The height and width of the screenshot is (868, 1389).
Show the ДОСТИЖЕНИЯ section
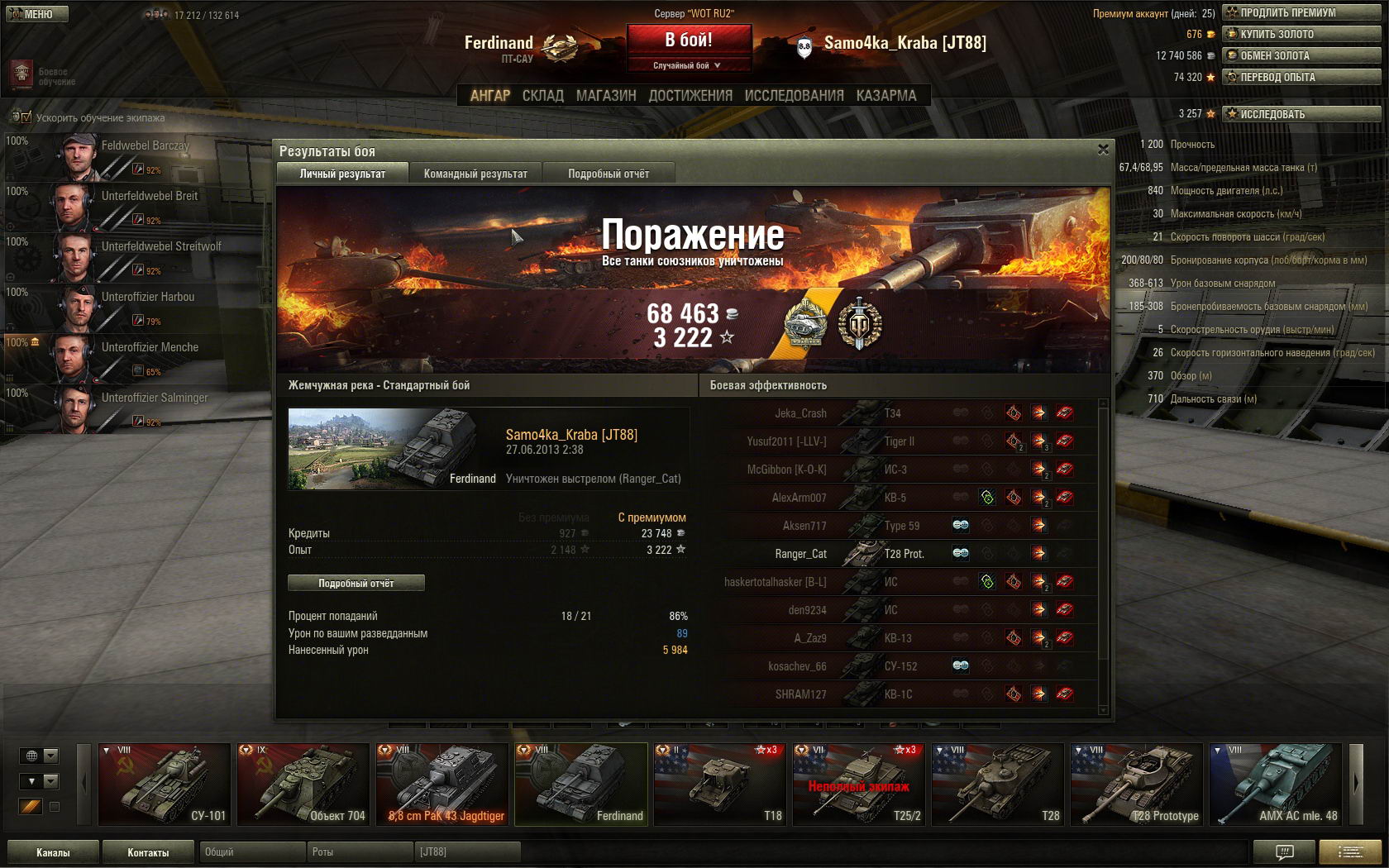point(690,96)
